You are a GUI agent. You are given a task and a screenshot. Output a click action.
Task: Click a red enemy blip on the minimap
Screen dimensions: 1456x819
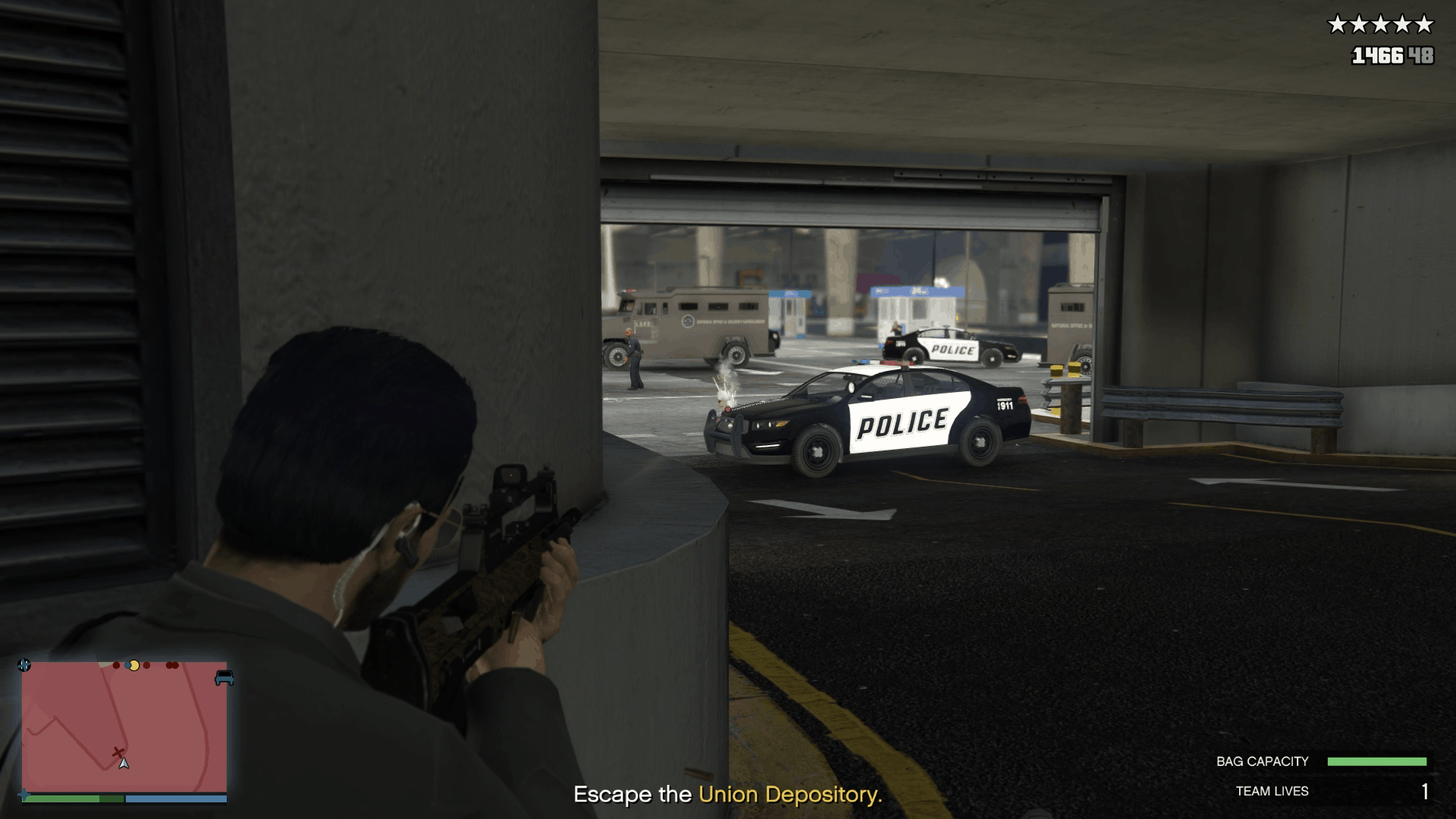point(146,666)
